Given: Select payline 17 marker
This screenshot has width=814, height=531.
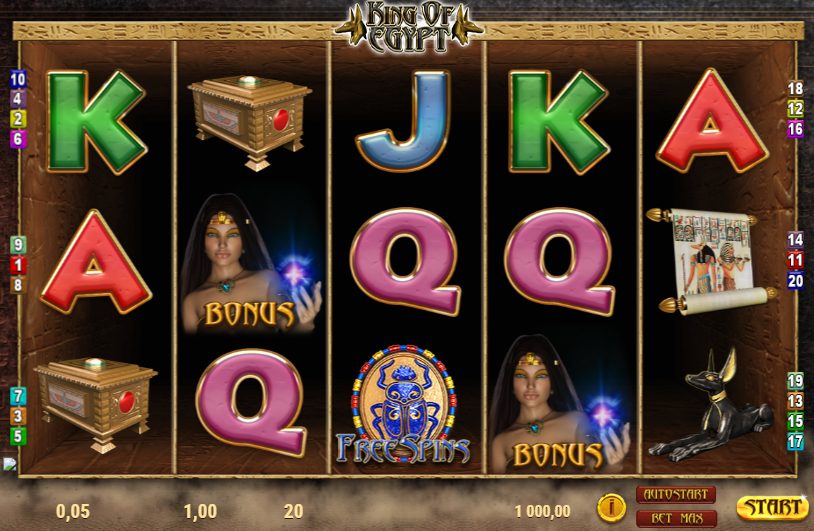Looking at the screenshot, I should point(796,441).
